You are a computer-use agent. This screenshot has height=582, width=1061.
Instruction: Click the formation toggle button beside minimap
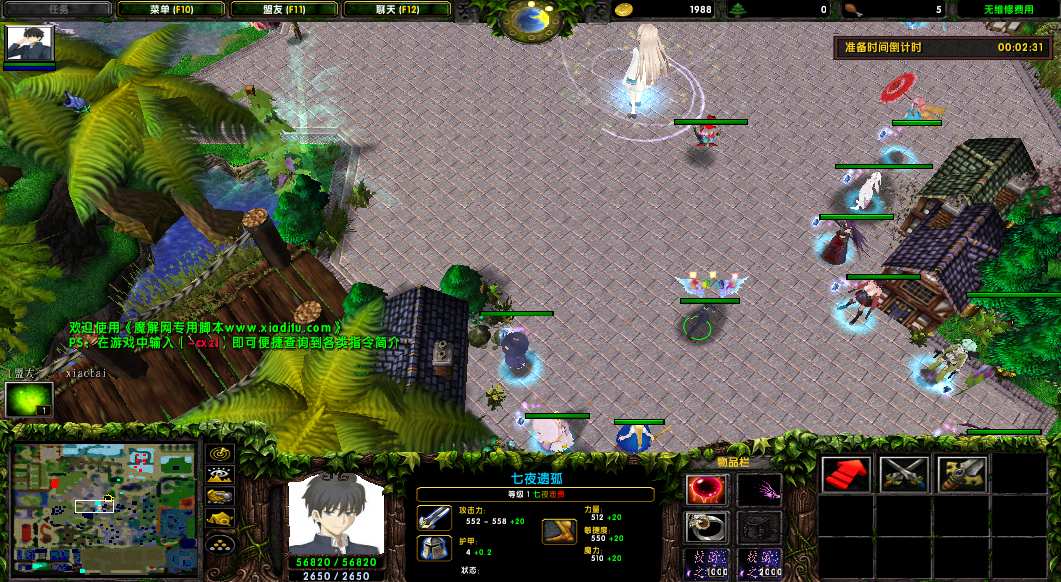click(x=220, y=542)
